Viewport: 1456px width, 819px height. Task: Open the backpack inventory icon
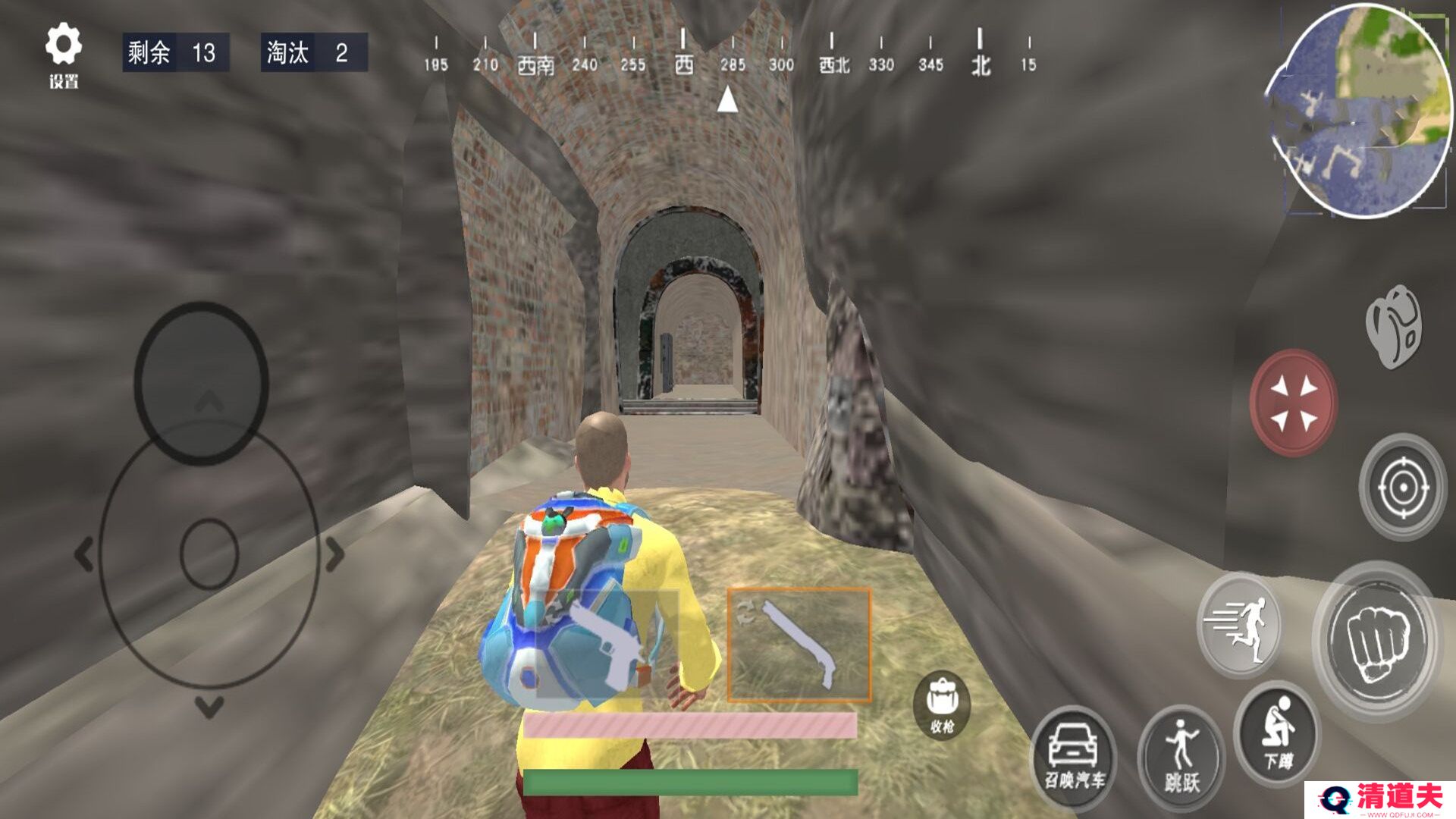click(x=1394, y=326)
